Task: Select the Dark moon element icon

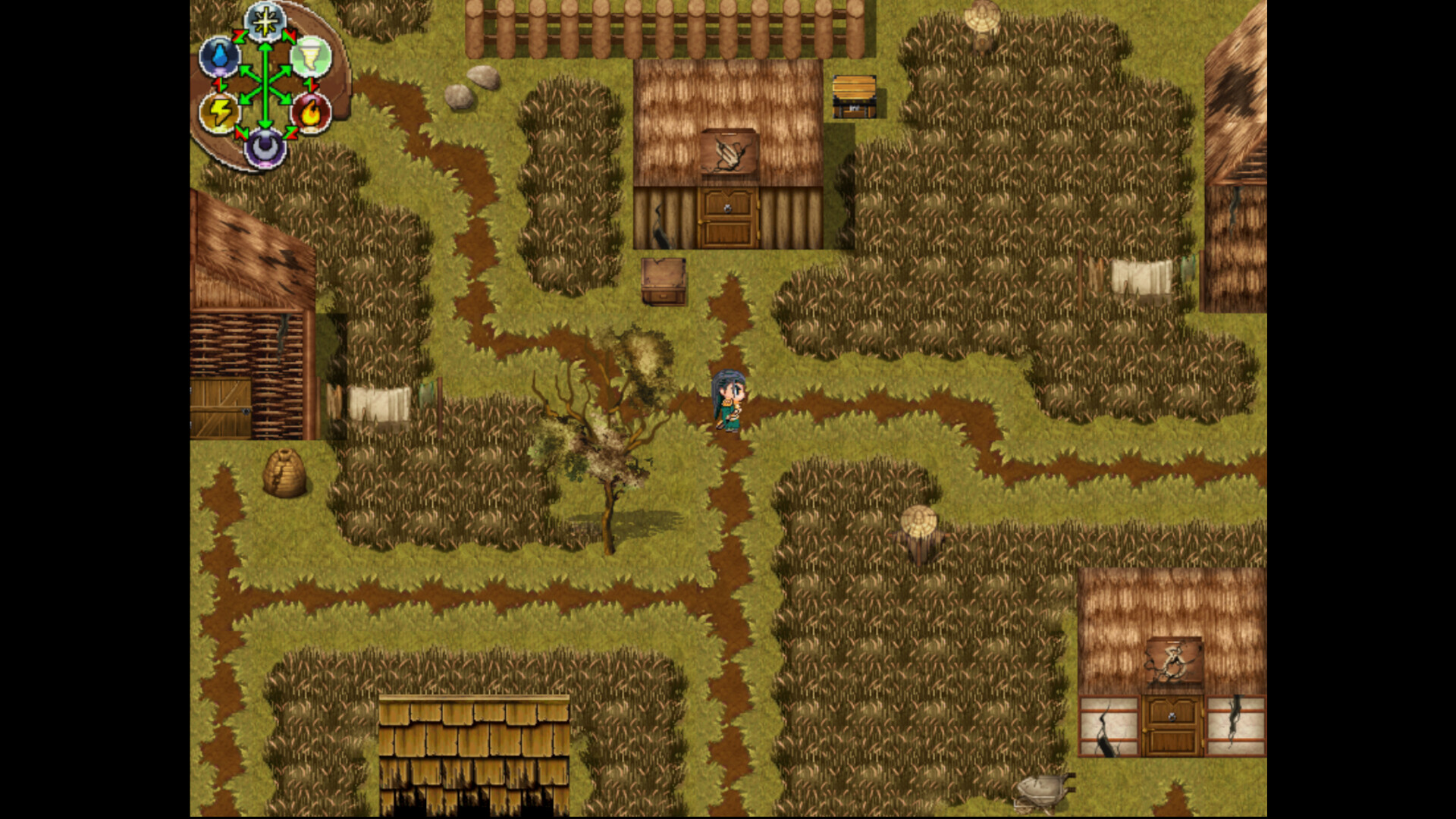Action: (x=265, y=148)
